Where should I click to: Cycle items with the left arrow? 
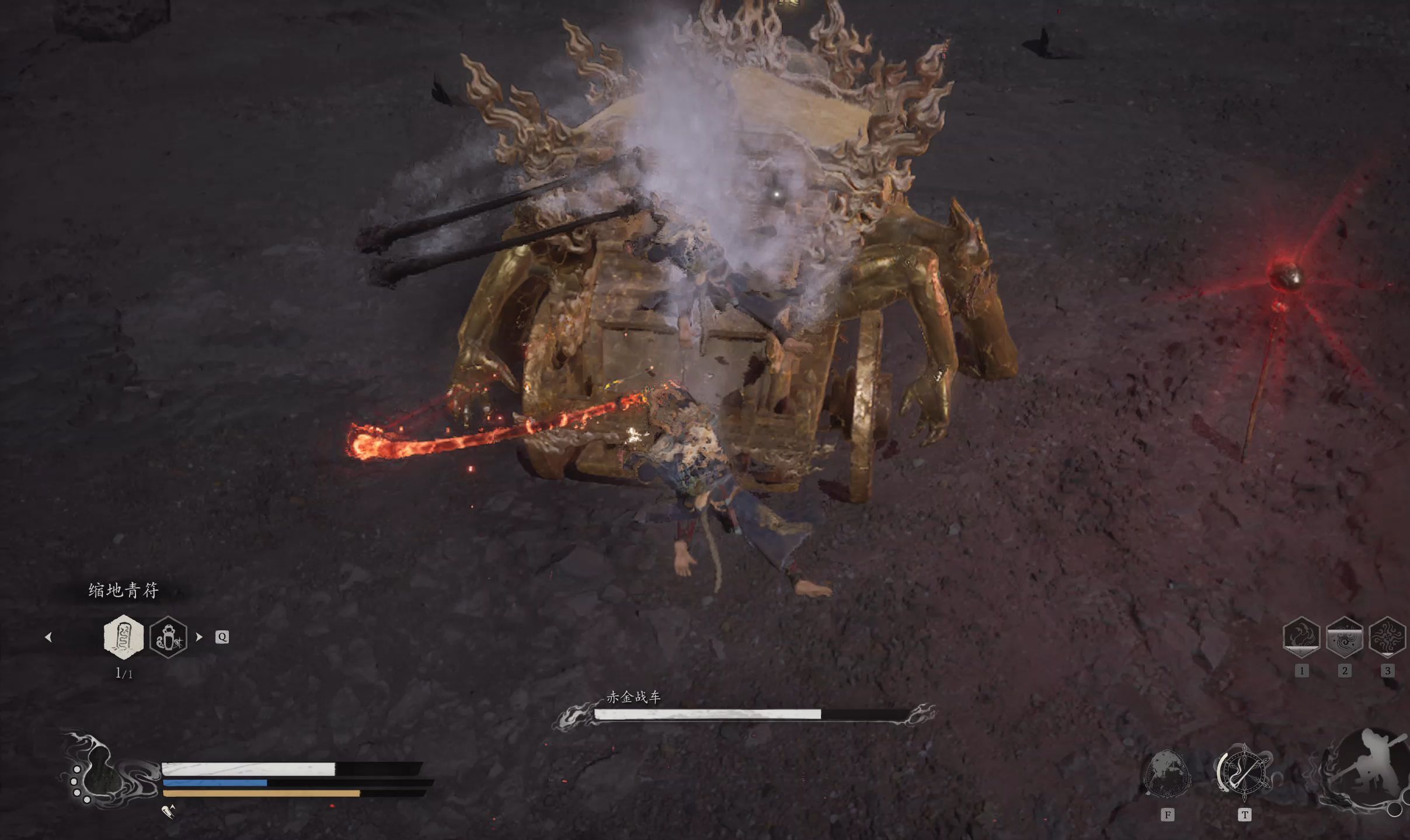[48, 637]
